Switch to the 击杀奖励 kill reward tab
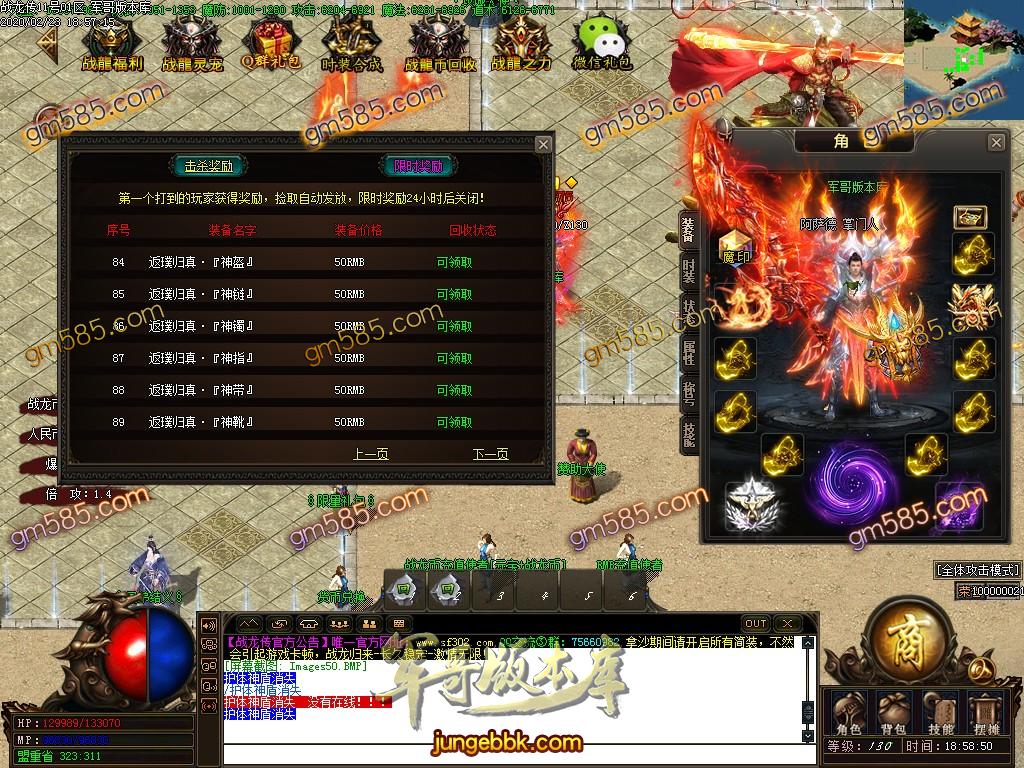The image size is (1024, 768). 209,166
